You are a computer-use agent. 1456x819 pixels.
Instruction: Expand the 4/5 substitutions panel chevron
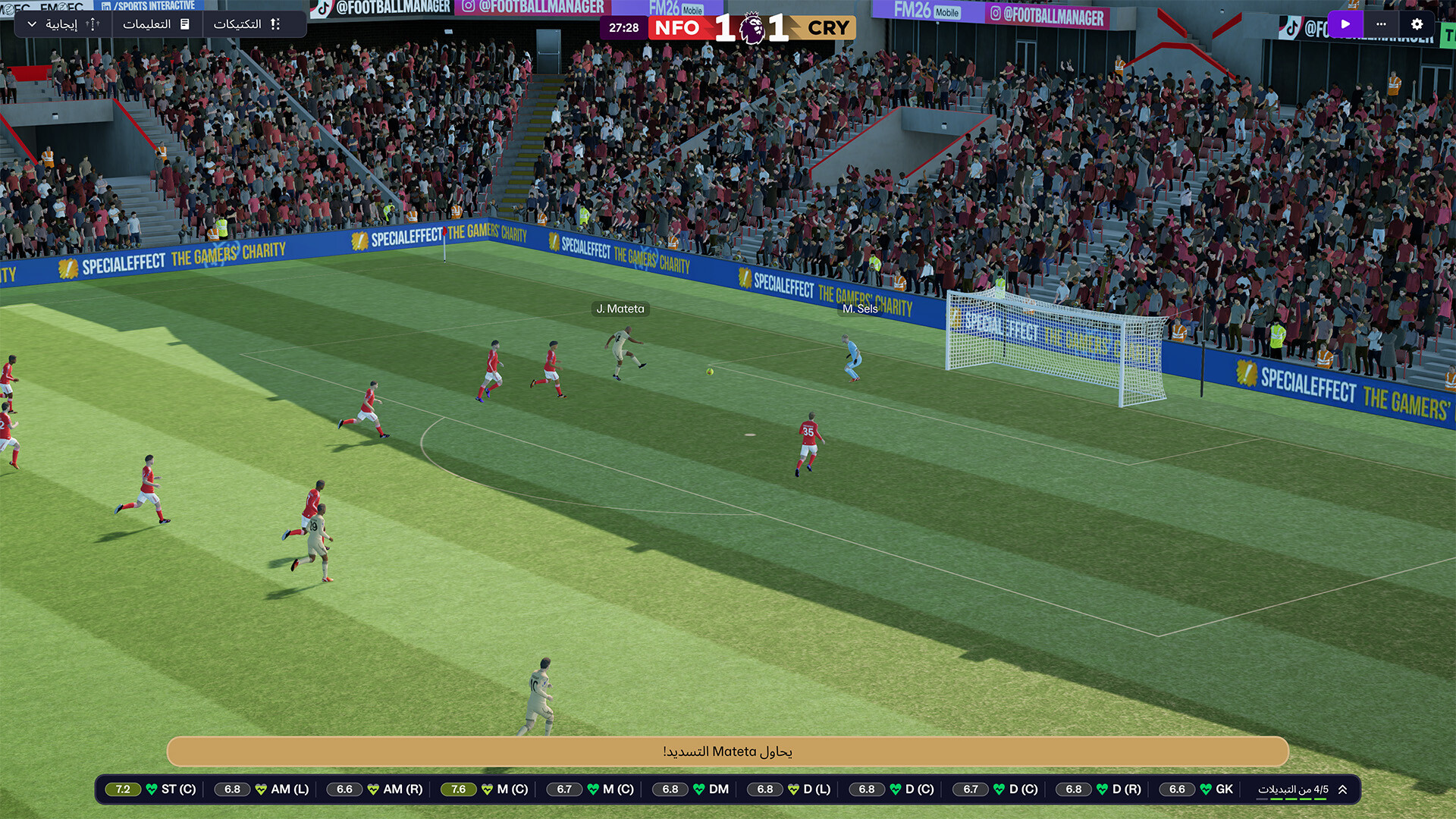pyautogui.click(x=1343, y=789)
